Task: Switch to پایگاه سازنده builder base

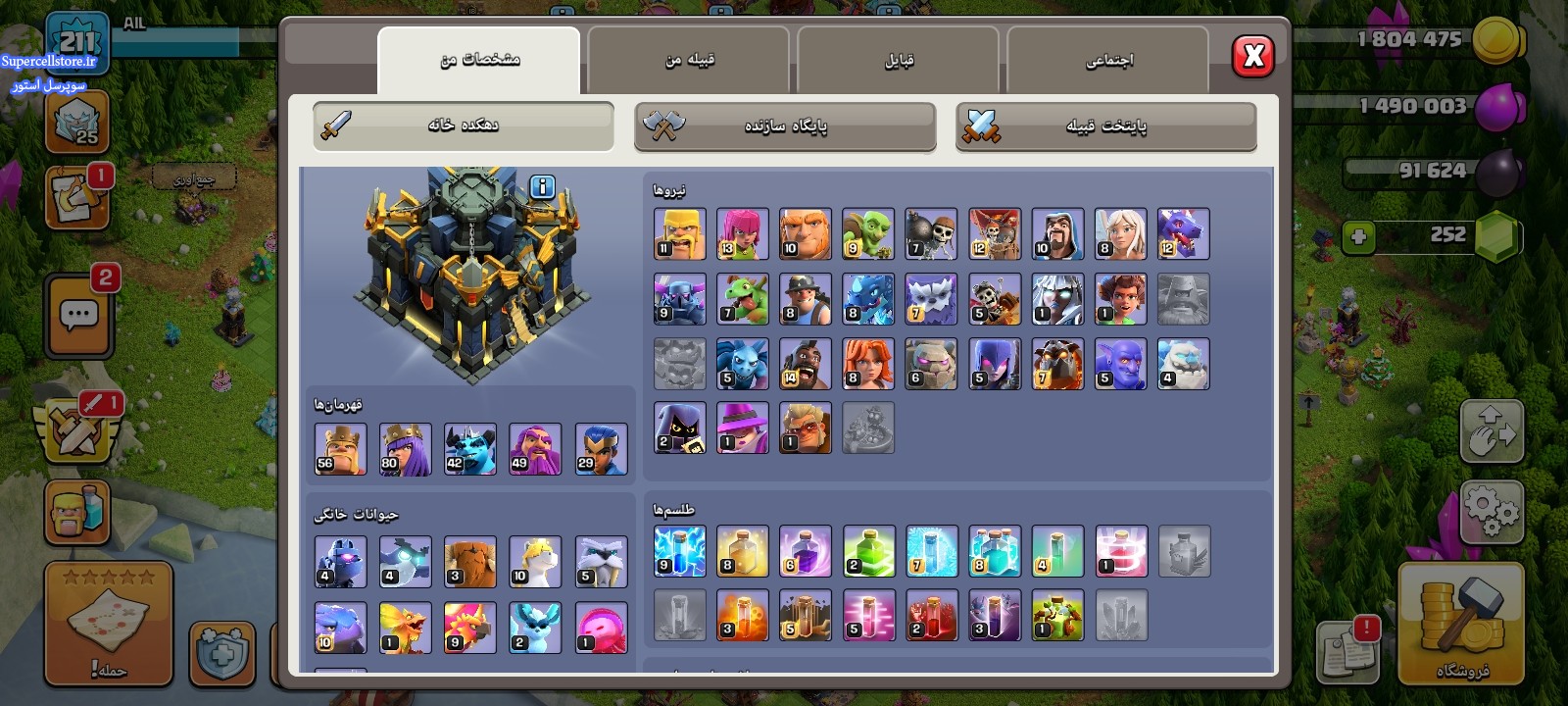Action: click(785, 126)
